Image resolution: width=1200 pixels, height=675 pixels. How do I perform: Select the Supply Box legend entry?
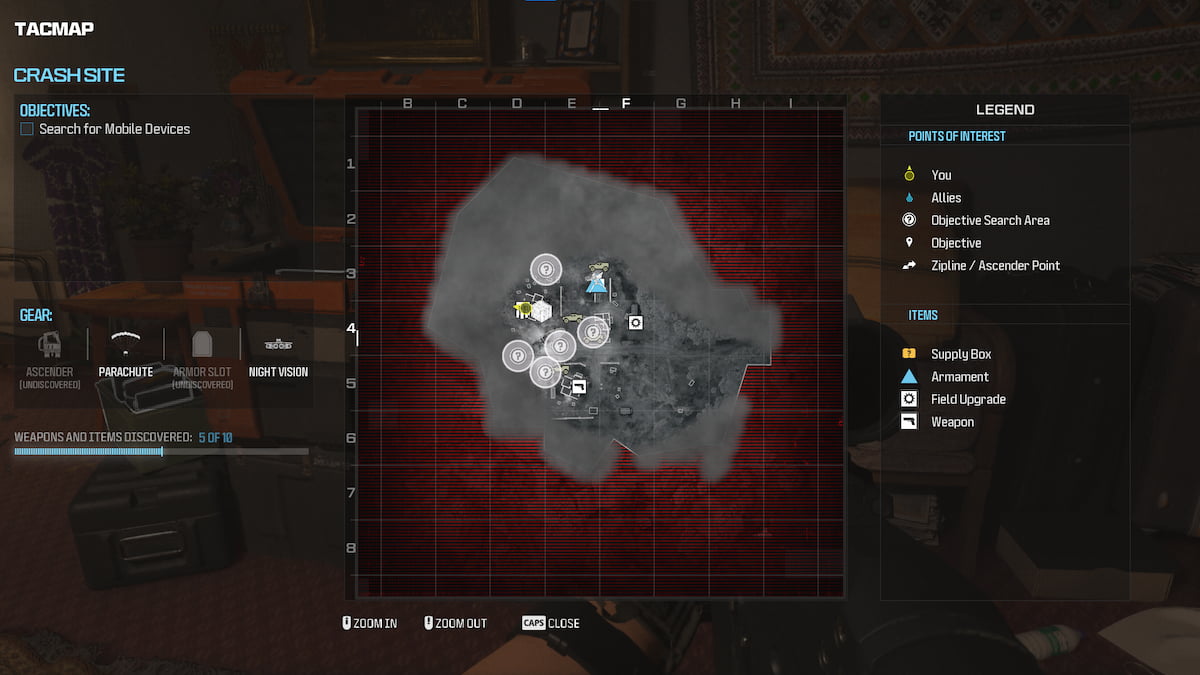960,354
